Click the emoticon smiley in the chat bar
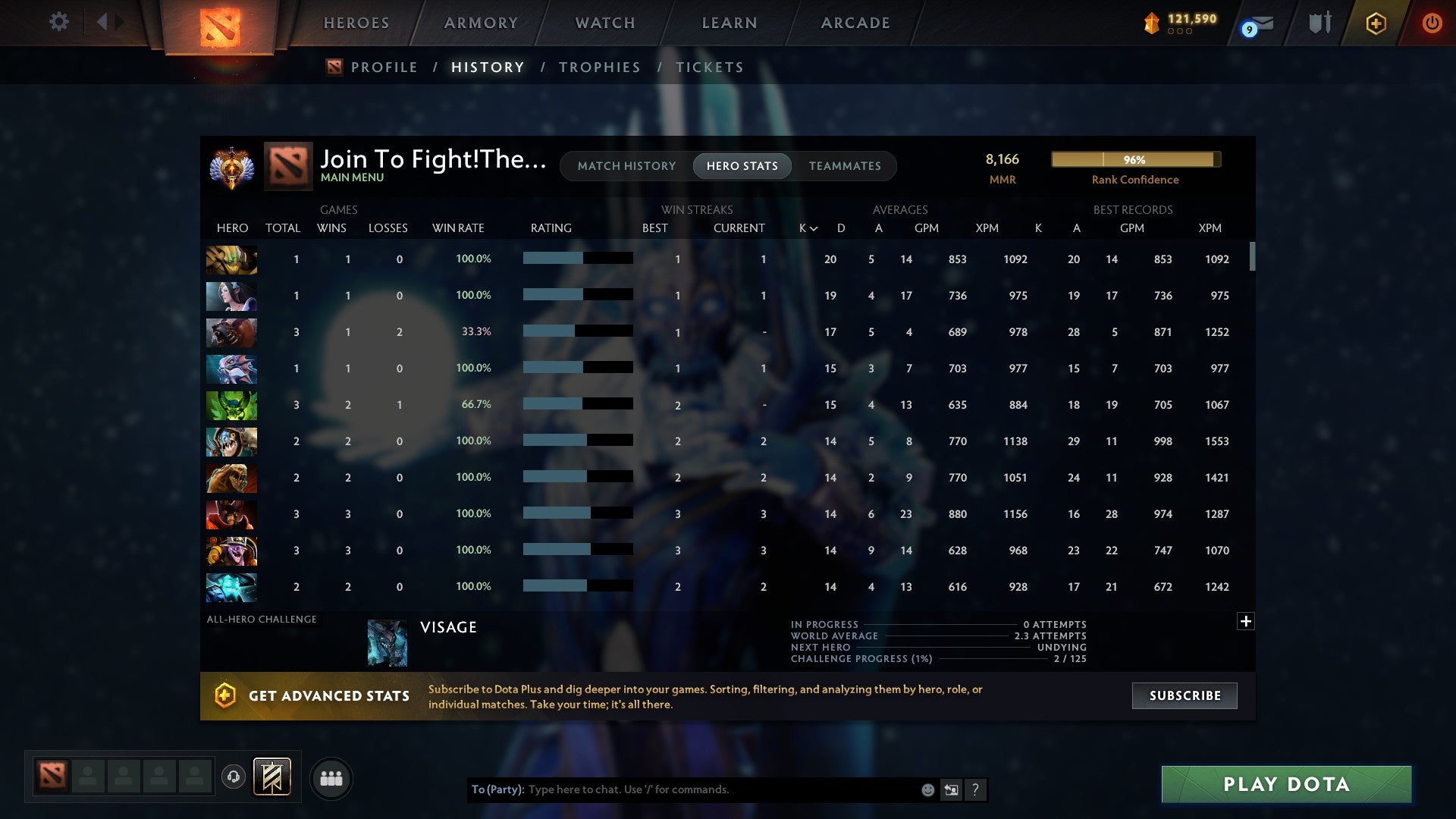Viewport: 1456px width, 819px height. point(927,789)
